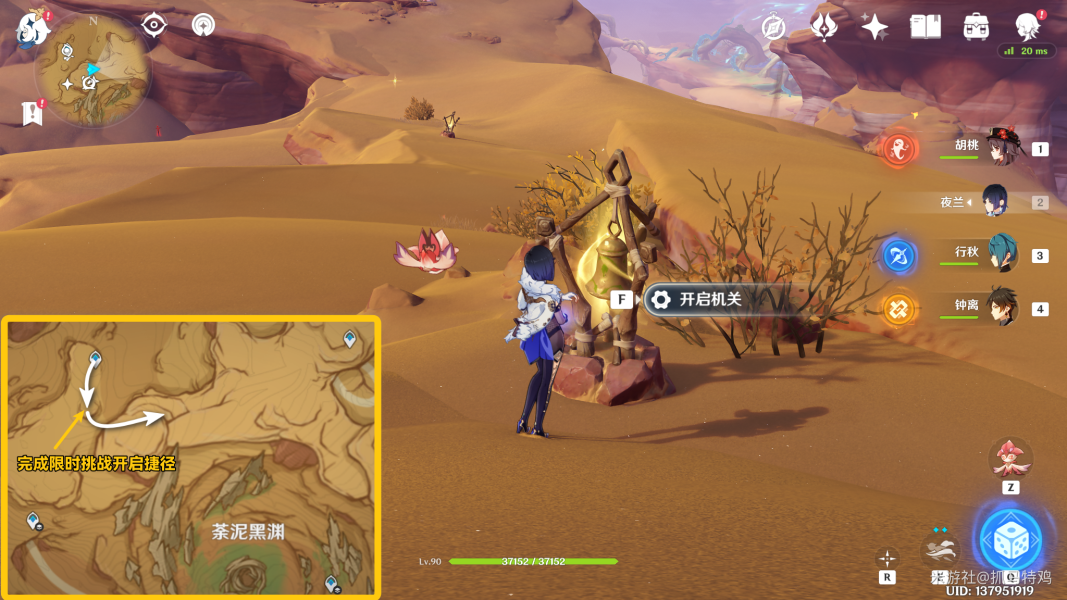The height and width of the screenshot is (600, 1067).
Task: Use the pink flower gadget
Action: click(1010, 460)
